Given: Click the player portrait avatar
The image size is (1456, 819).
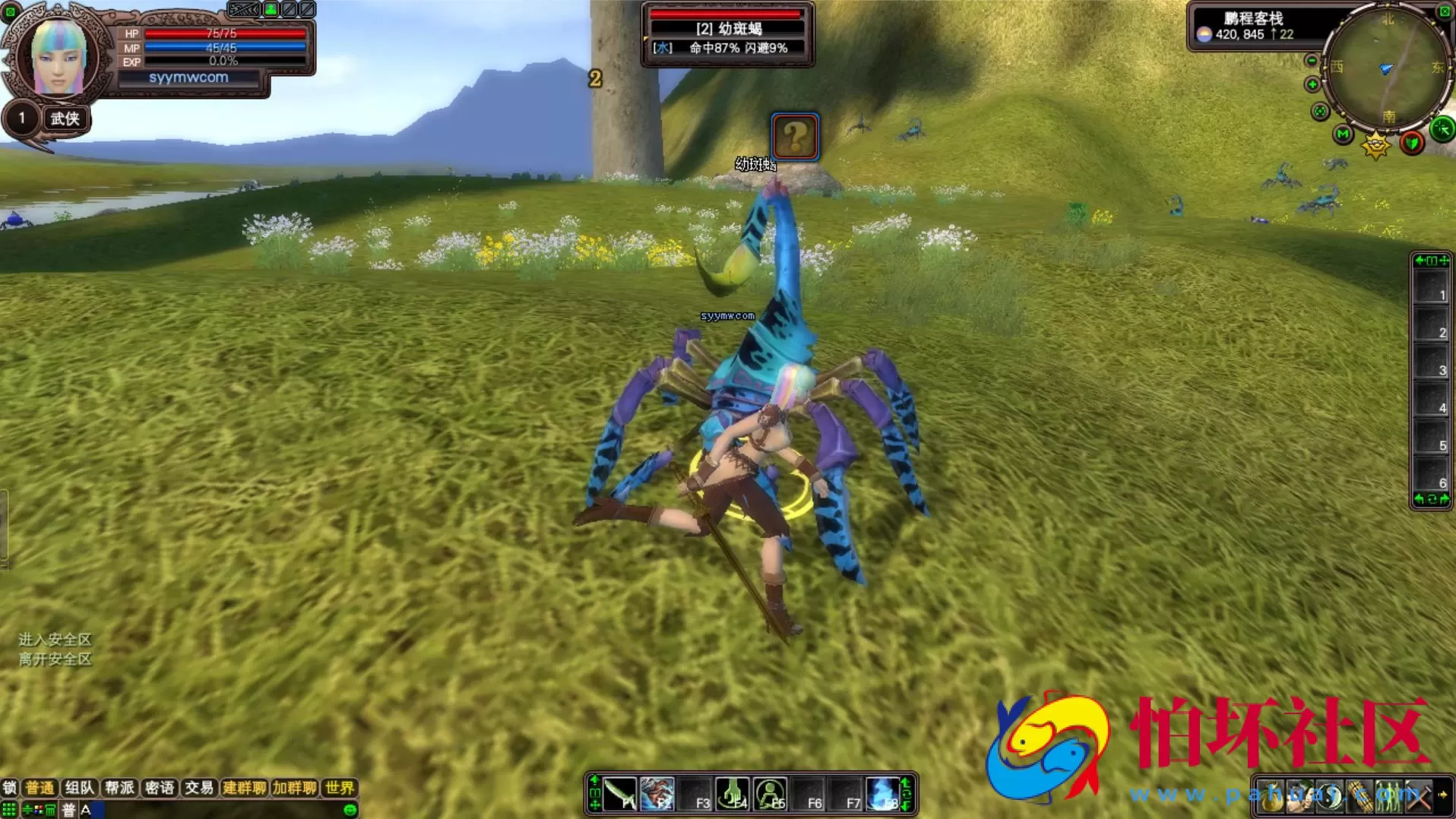Looking at the screenshot, I should click(58, 57).
